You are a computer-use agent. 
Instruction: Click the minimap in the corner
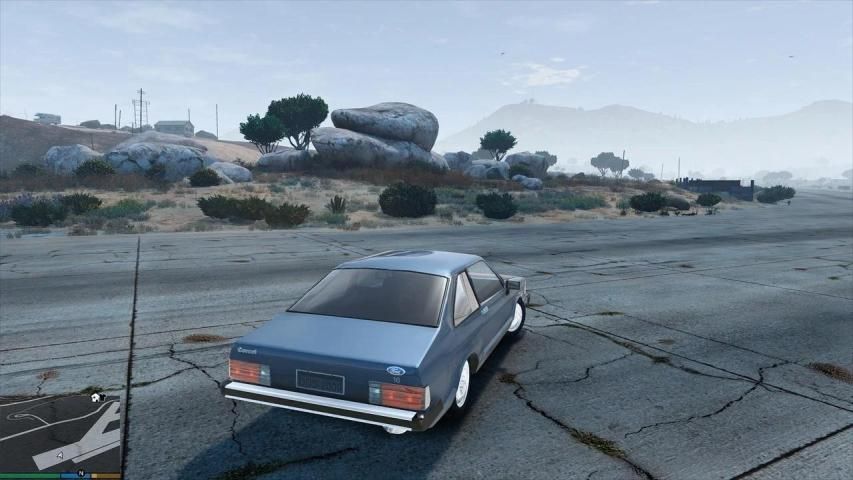(60, 432)
